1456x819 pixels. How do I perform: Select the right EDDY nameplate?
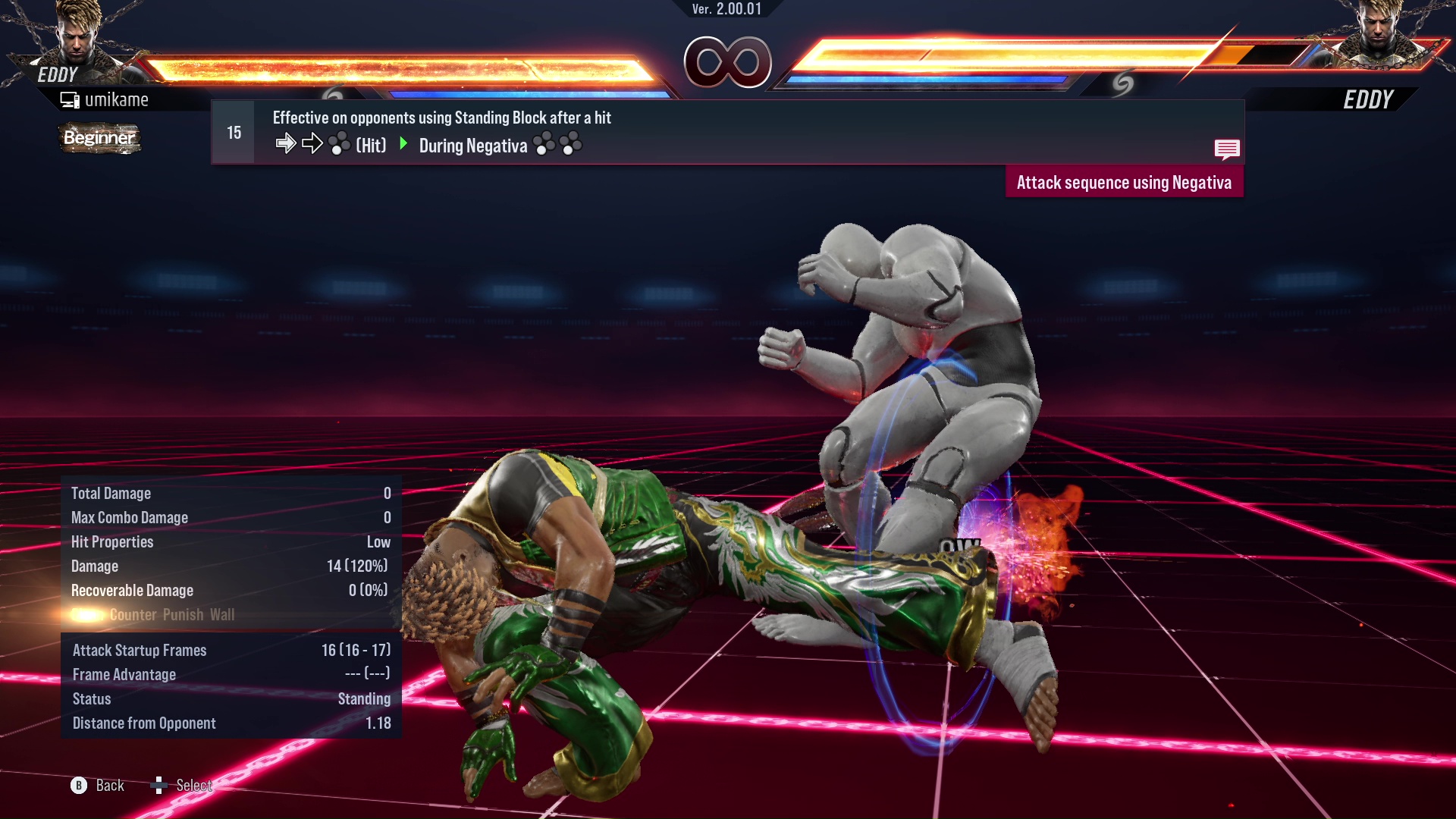(1369, 99)
